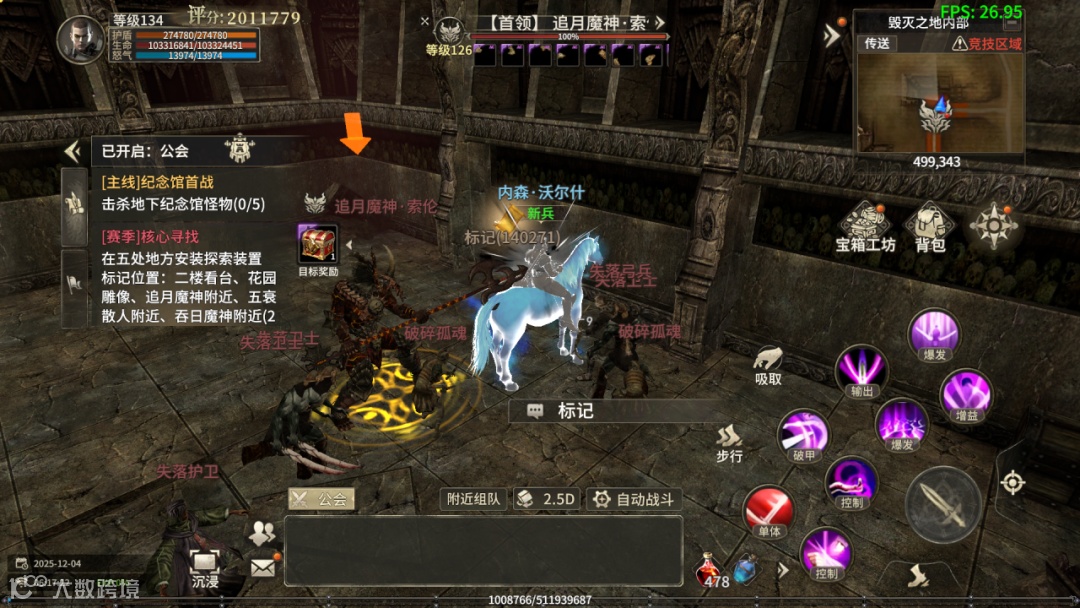1080x608 pixels.
Task: Cast the 增益 buff skill
Action: [965, 394]
